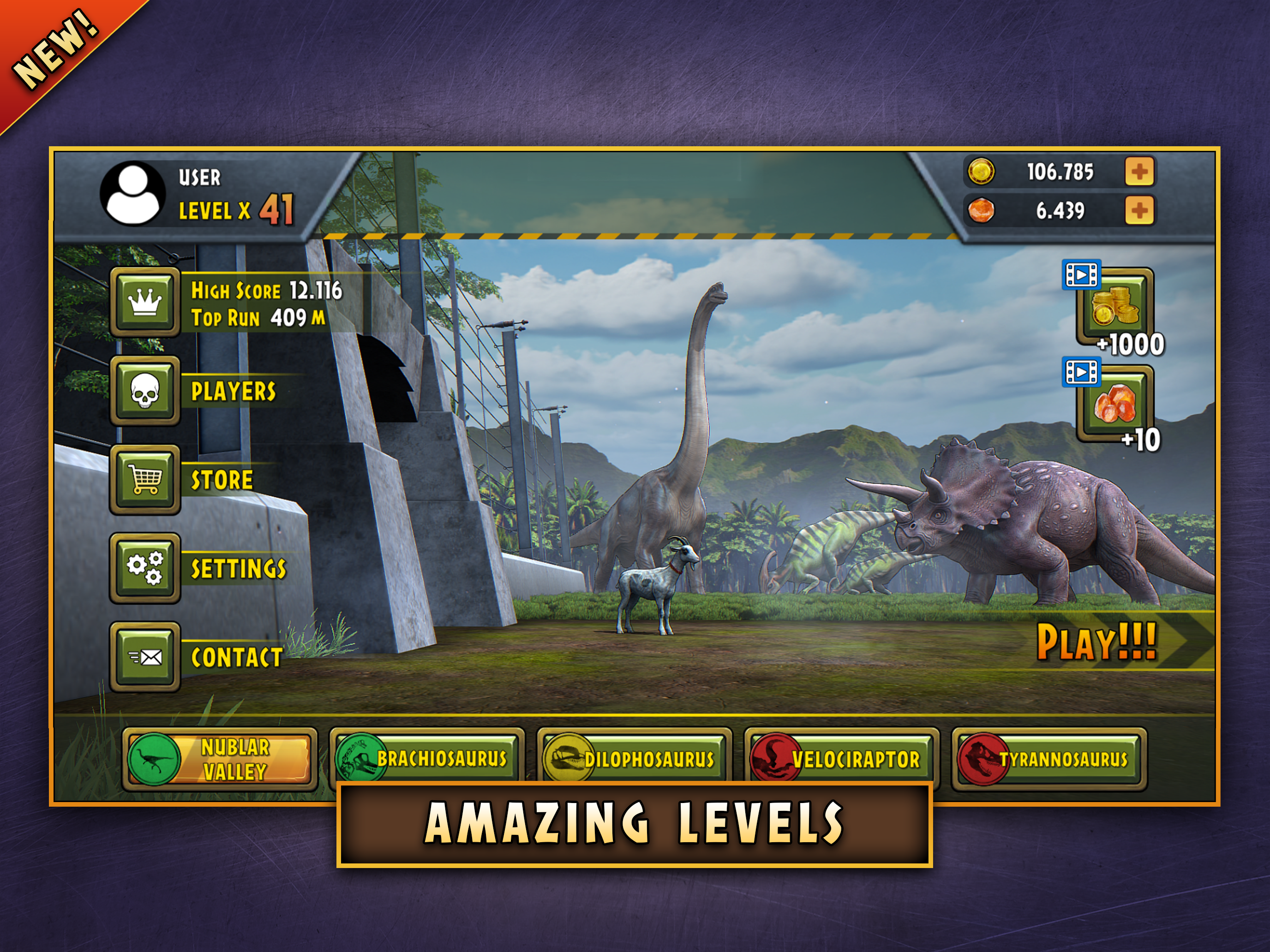Select the Tyrannosaurus level
This screenshot has width=1270, height=952.
point(1049,759)
